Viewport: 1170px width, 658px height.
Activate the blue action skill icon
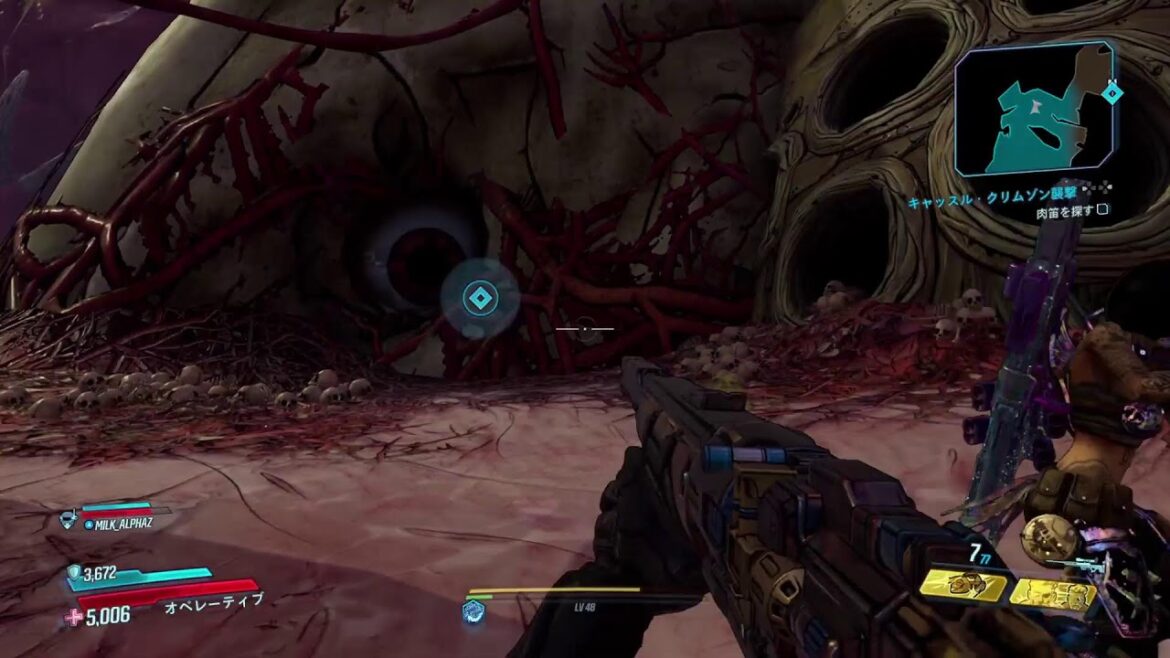coord(474,612)
